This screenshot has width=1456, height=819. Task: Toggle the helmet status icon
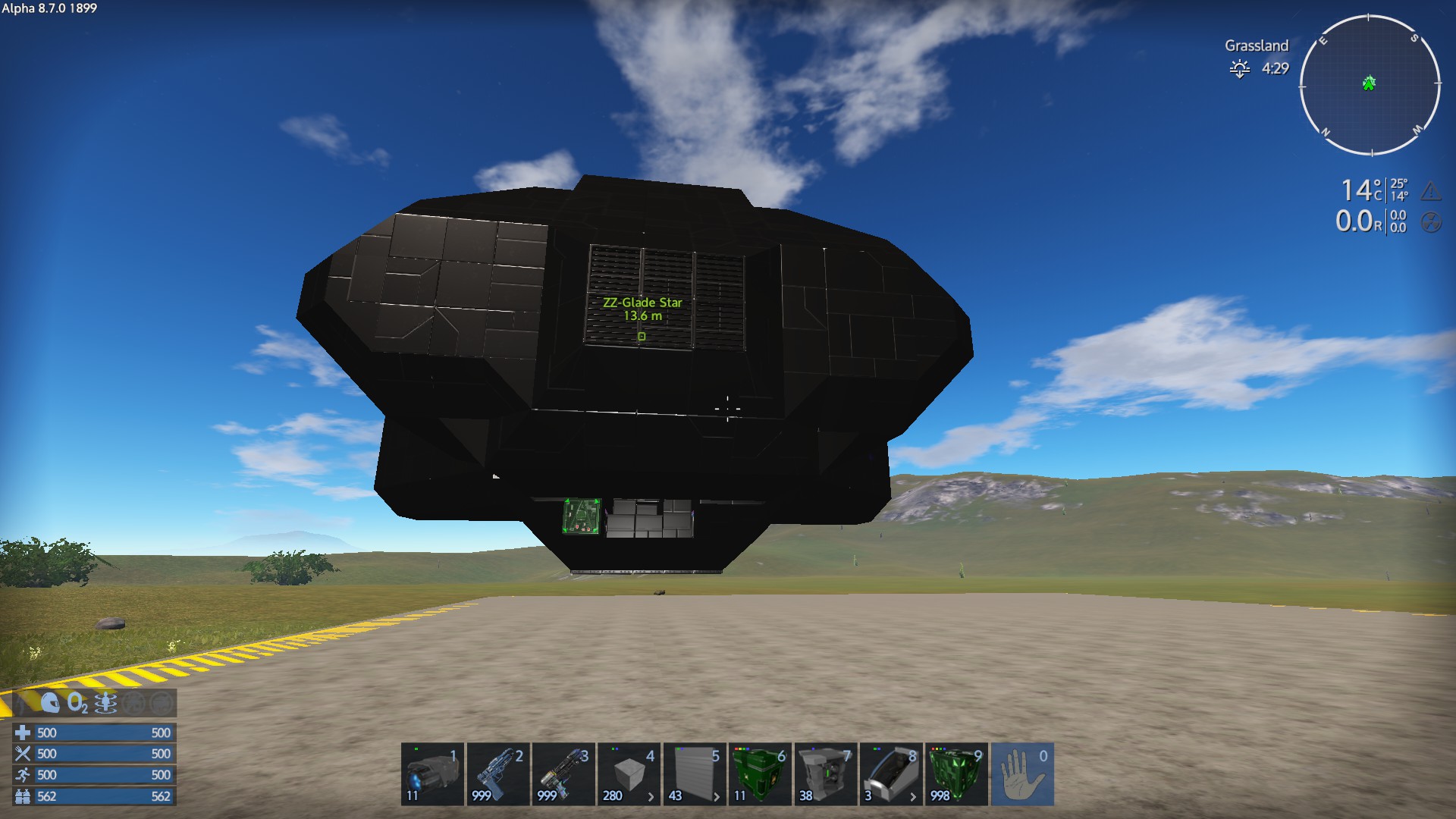point(50,703)
